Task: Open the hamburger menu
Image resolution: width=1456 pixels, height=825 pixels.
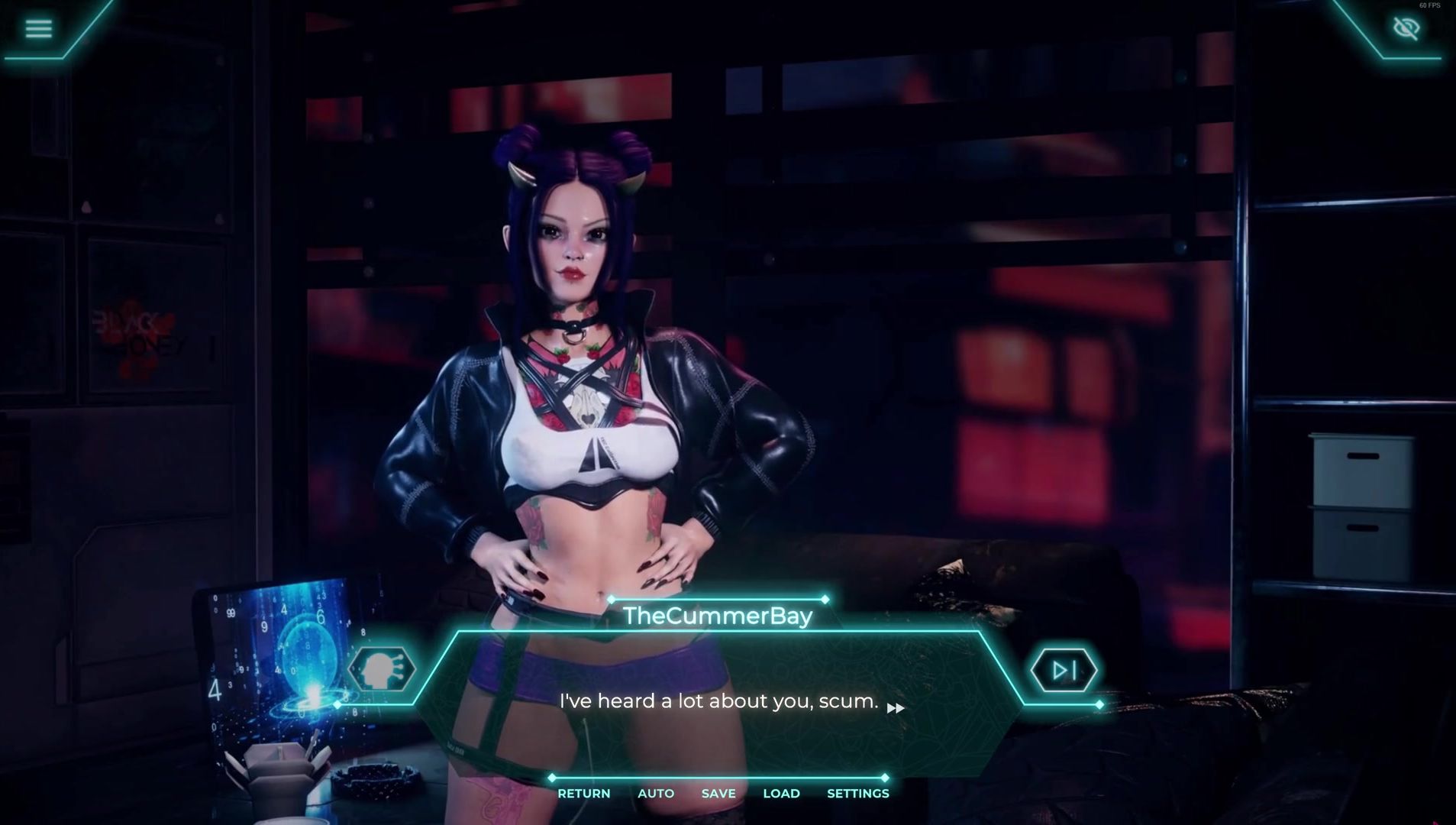Action: tap(38, 29)
